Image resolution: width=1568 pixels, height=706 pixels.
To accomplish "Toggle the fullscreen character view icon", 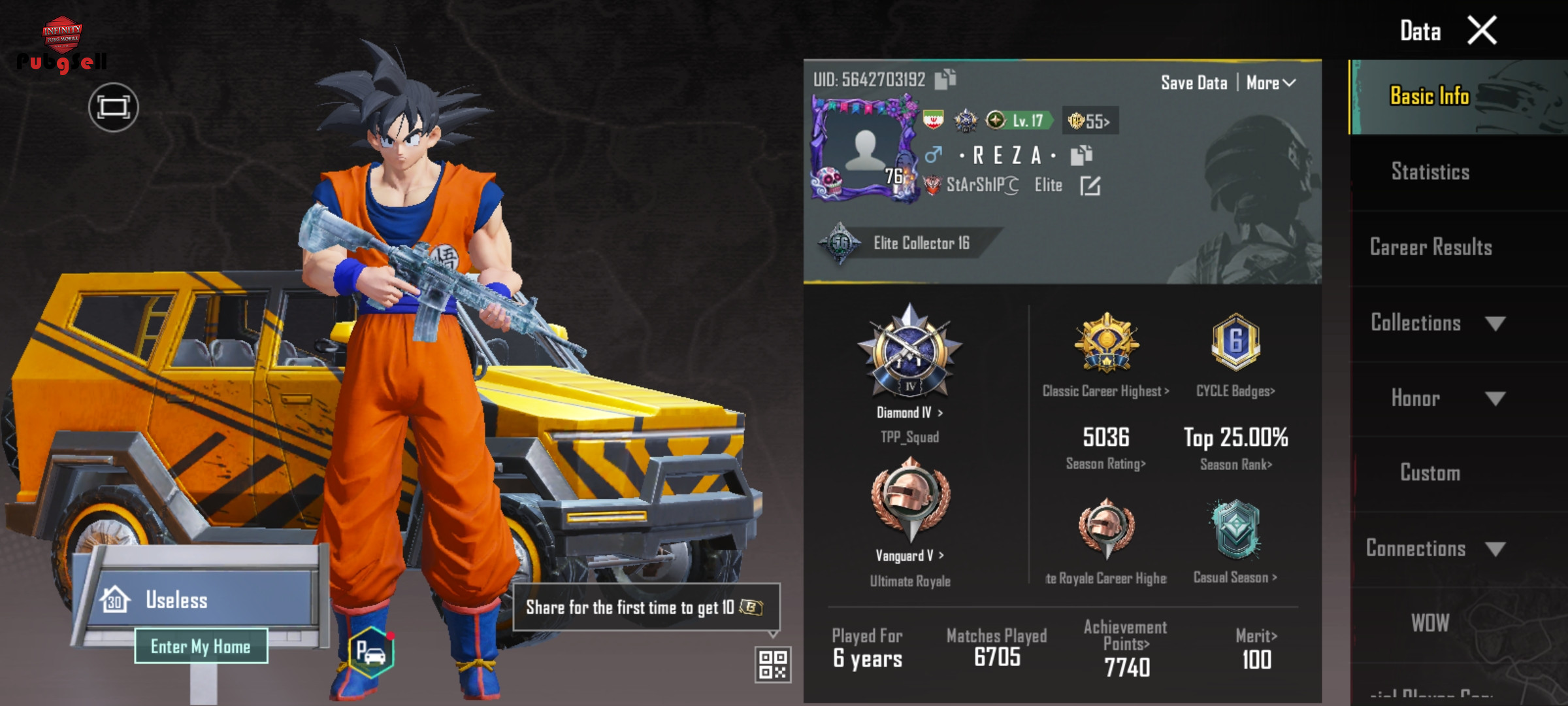I will (x=113, y=107).
